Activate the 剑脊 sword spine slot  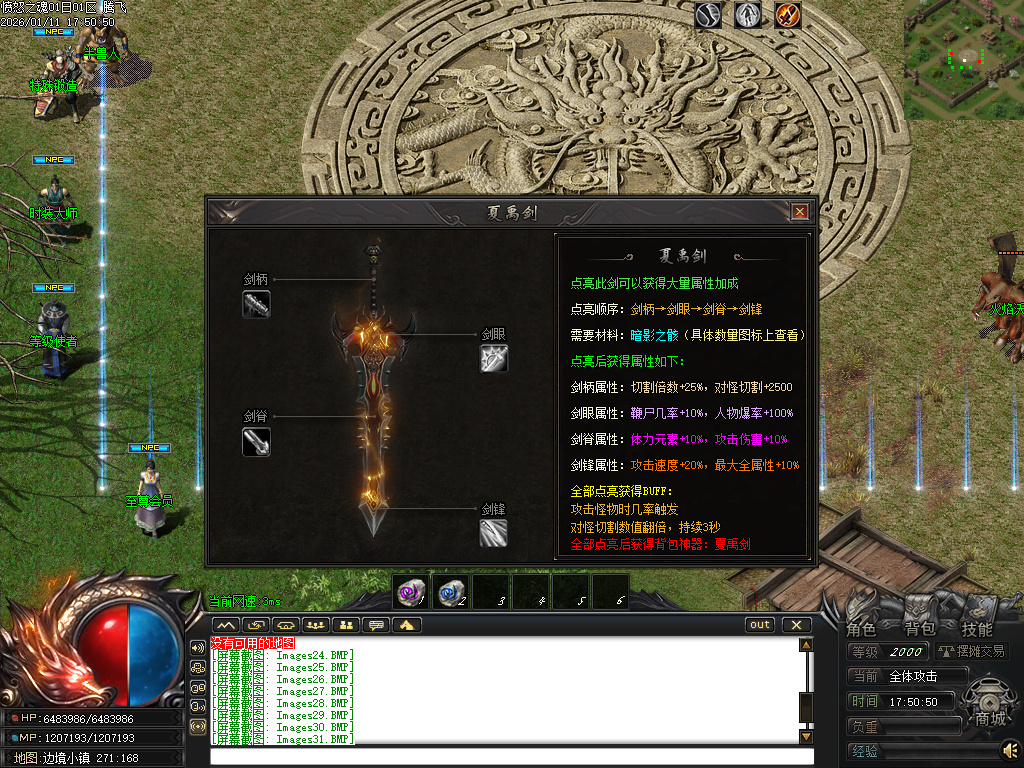pyautogui.click(x=256, y=441)
